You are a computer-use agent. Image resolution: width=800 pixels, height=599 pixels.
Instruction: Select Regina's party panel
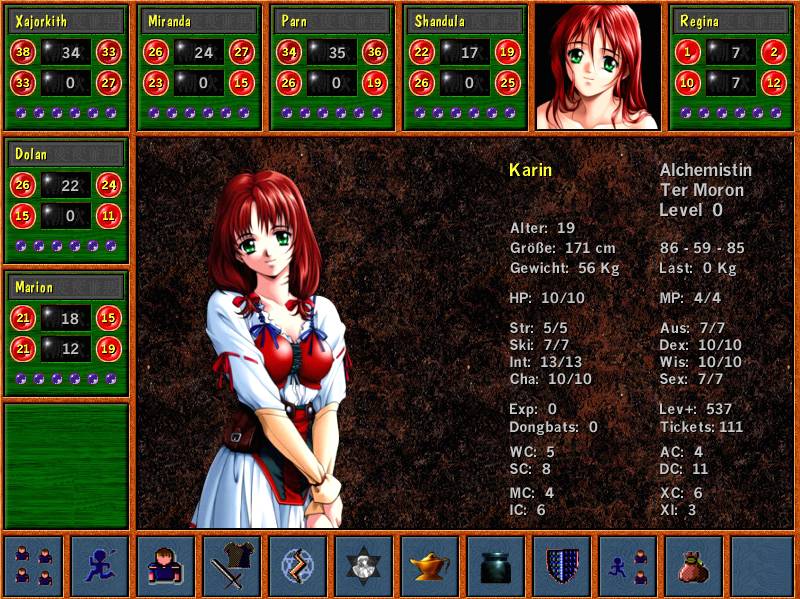(x=732, y=67)
